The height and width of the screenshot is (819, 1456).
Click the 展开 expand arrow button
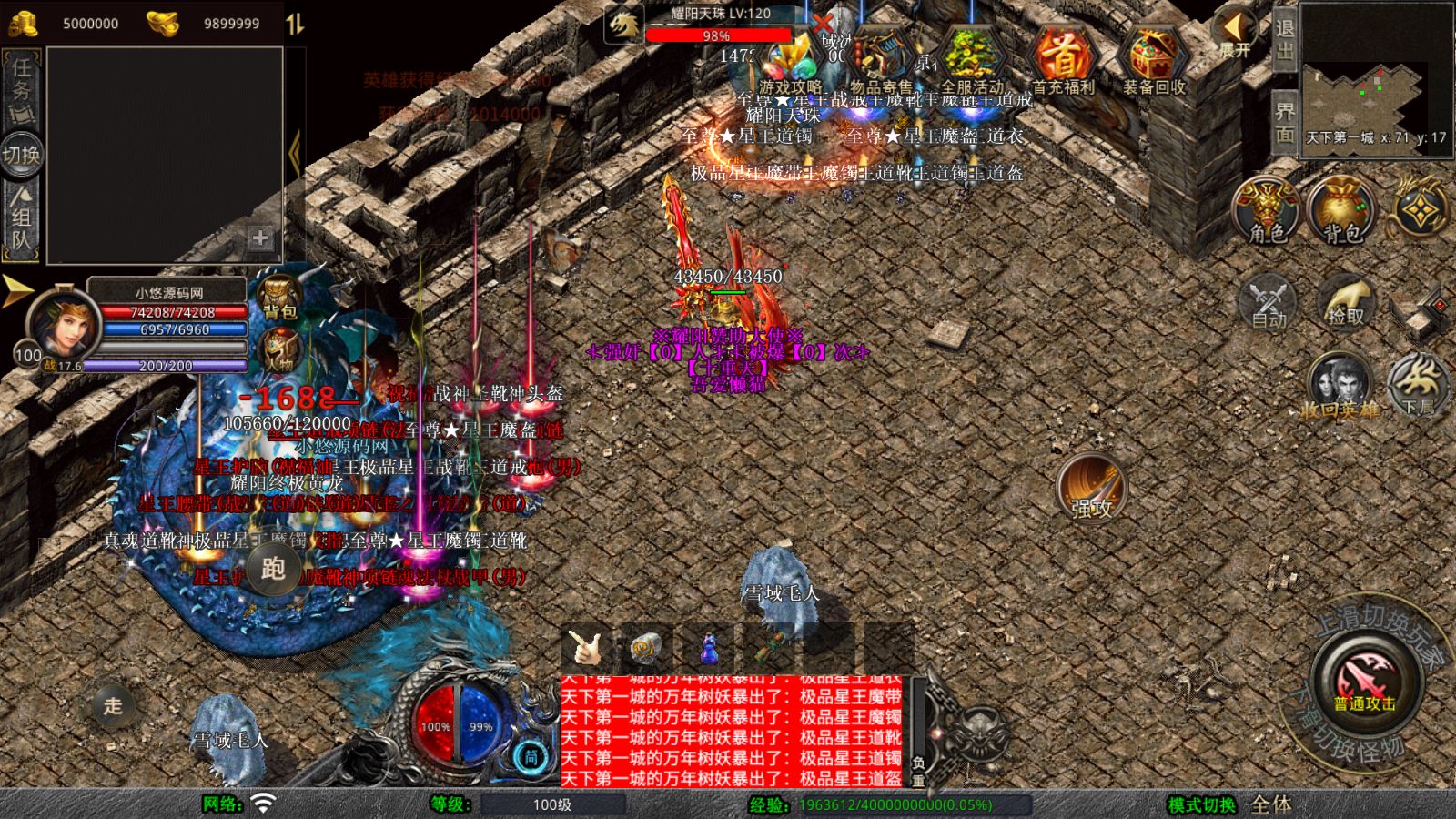(x=1235, y=33)
